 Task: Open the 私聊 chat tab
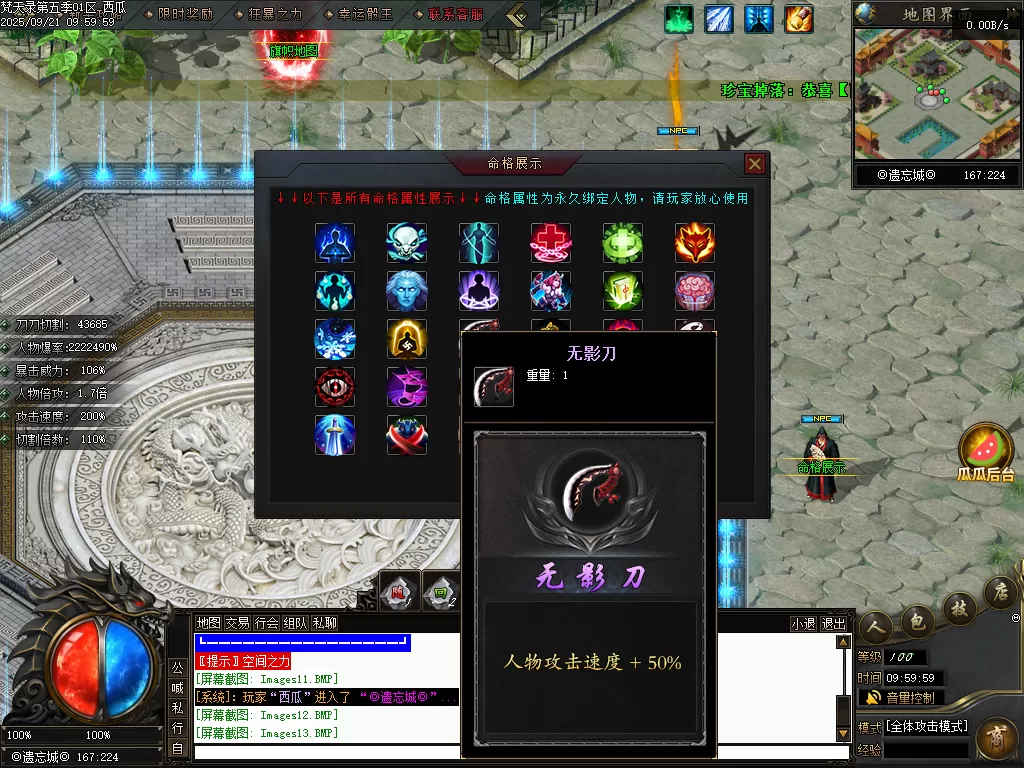pyautogui.click(x=325, y=623)
